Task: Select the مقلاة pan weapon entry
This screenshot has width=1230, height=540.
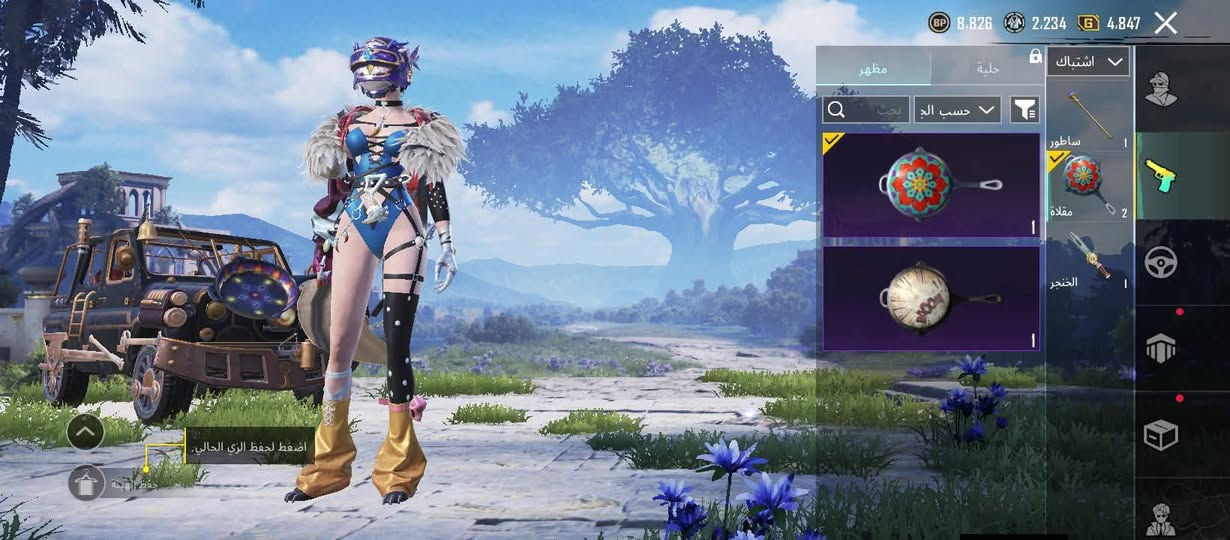Action: [x=1089, y=185]
